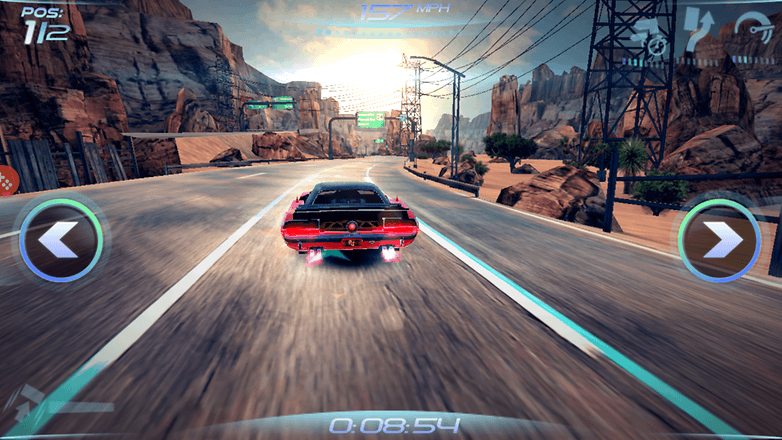Steer left with the left arrow button
The width and height of the screenshot is (782, 440).
(60, 240)
